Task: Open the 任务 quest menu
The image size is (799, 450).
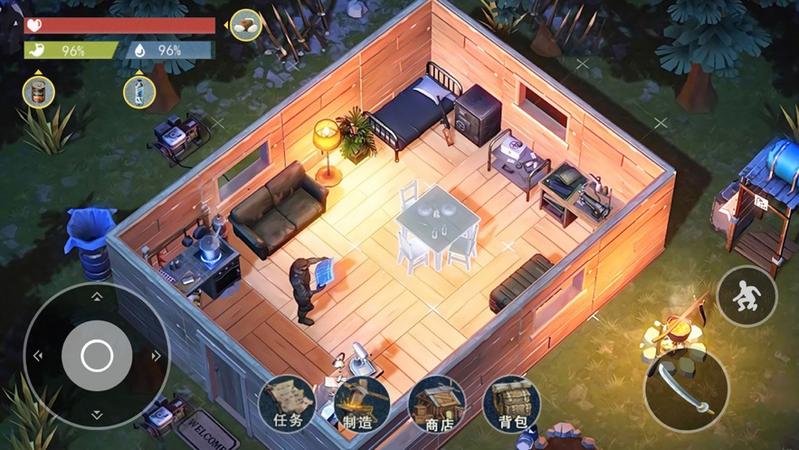Action: point(287,404)
